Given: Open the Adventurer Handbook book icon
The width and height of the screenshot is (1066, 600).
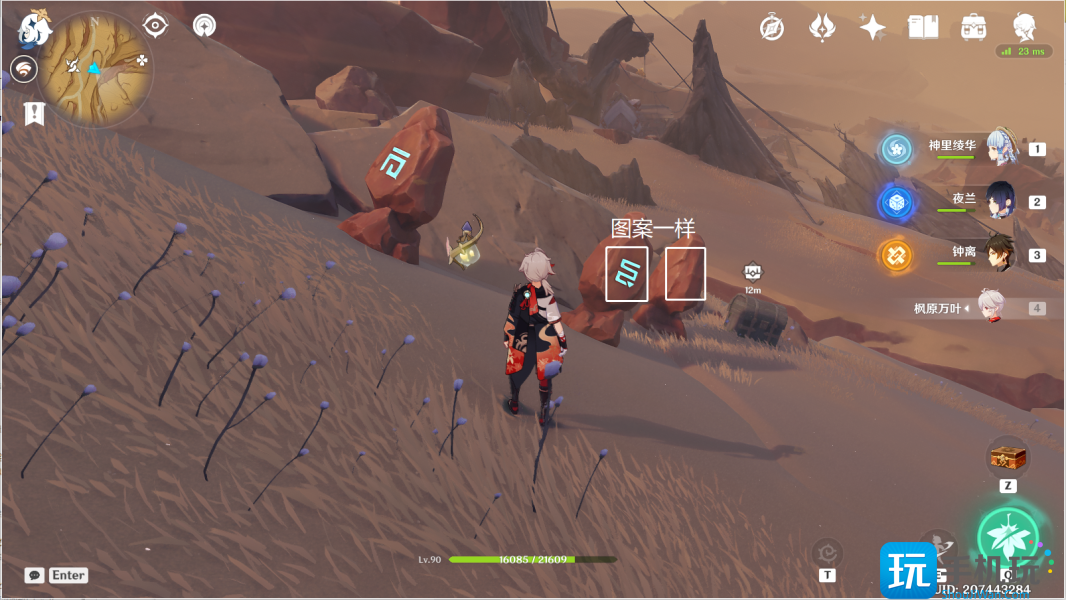Looking at the screenshot, I should coord(922,28).
